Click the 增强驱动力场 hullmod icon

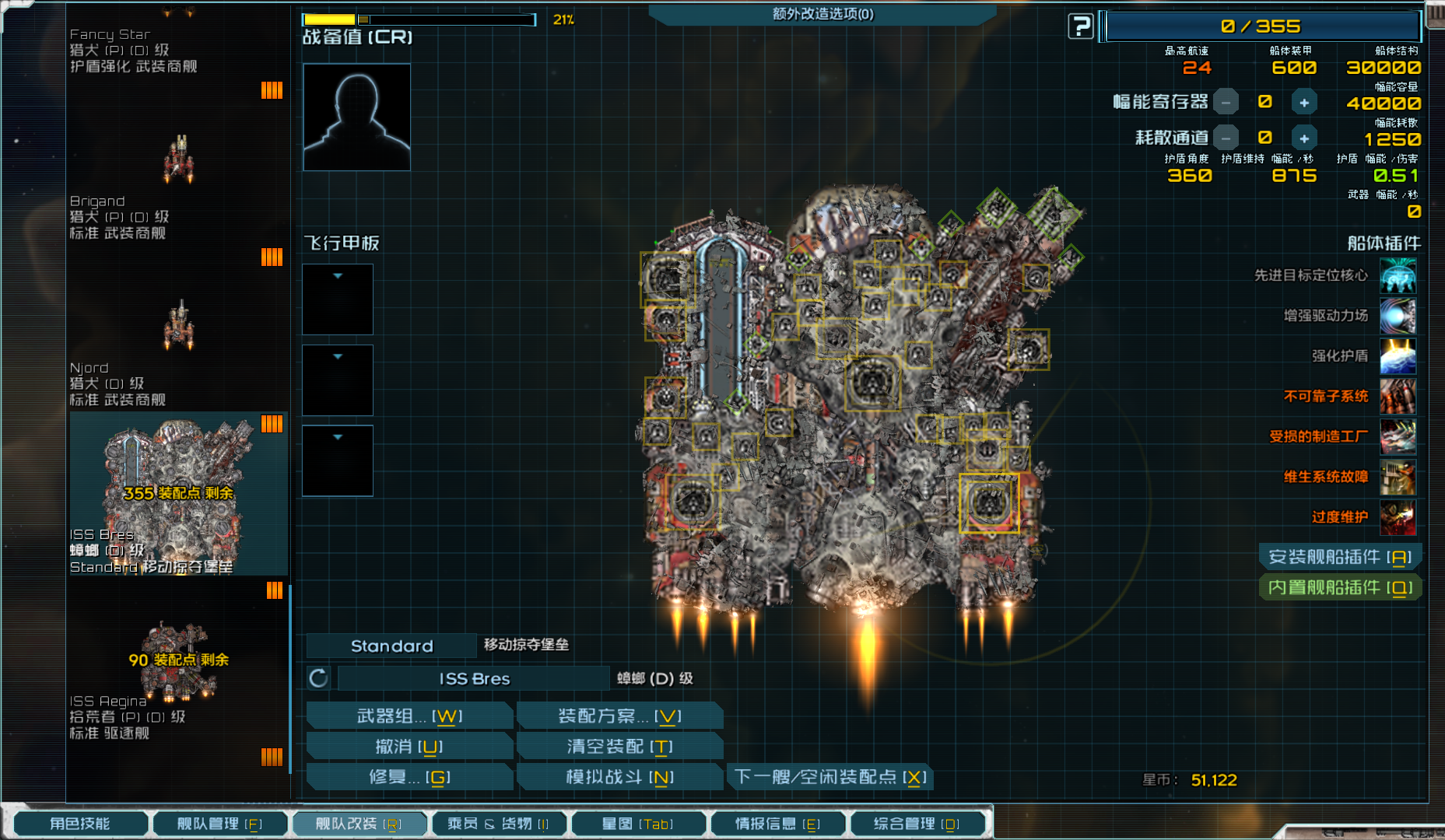tap(1398, 316)
